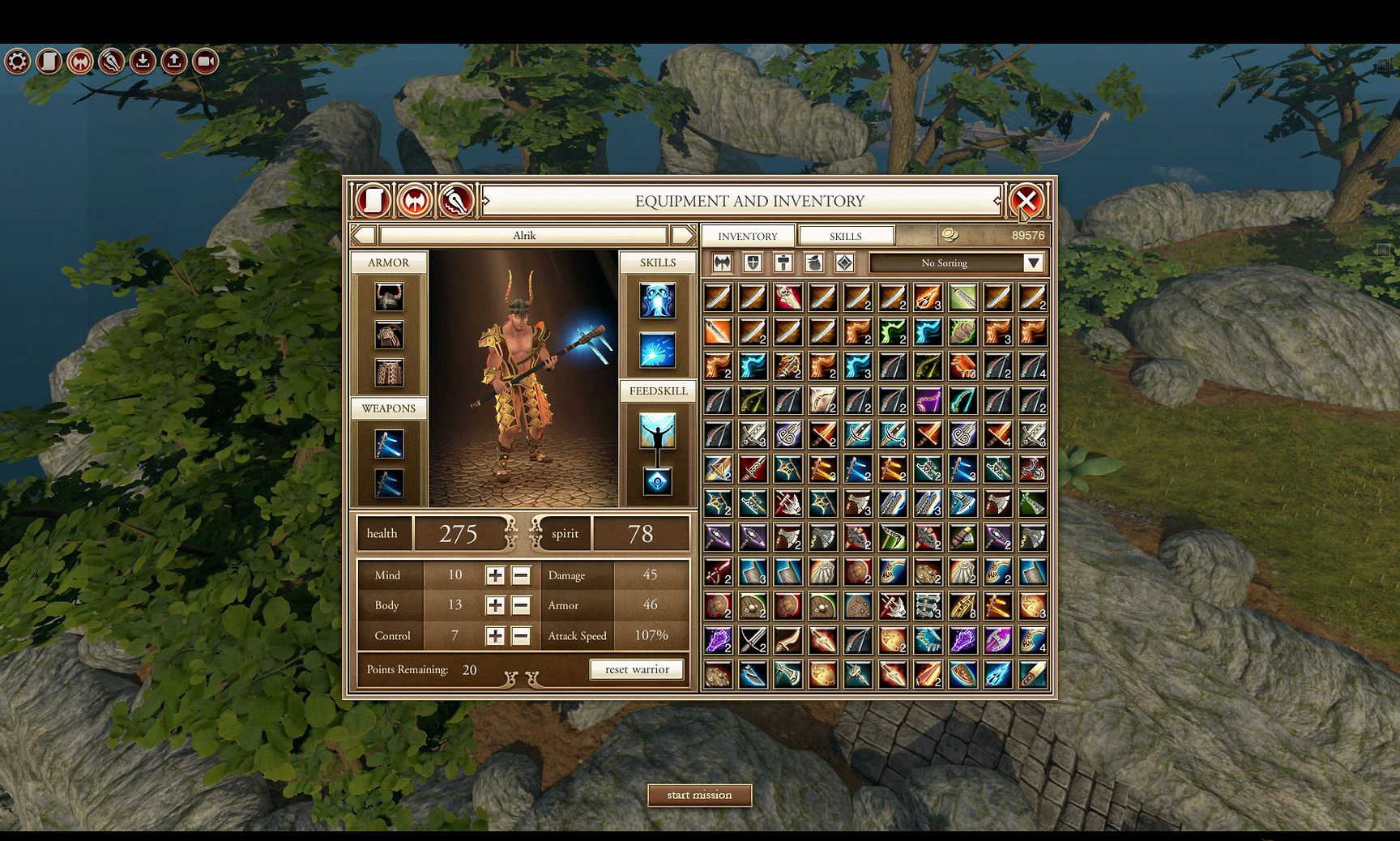Select the feedskill silhouette icon
Image resolution: width=1400 pixels, height=841 pixels.
point(657,432)
